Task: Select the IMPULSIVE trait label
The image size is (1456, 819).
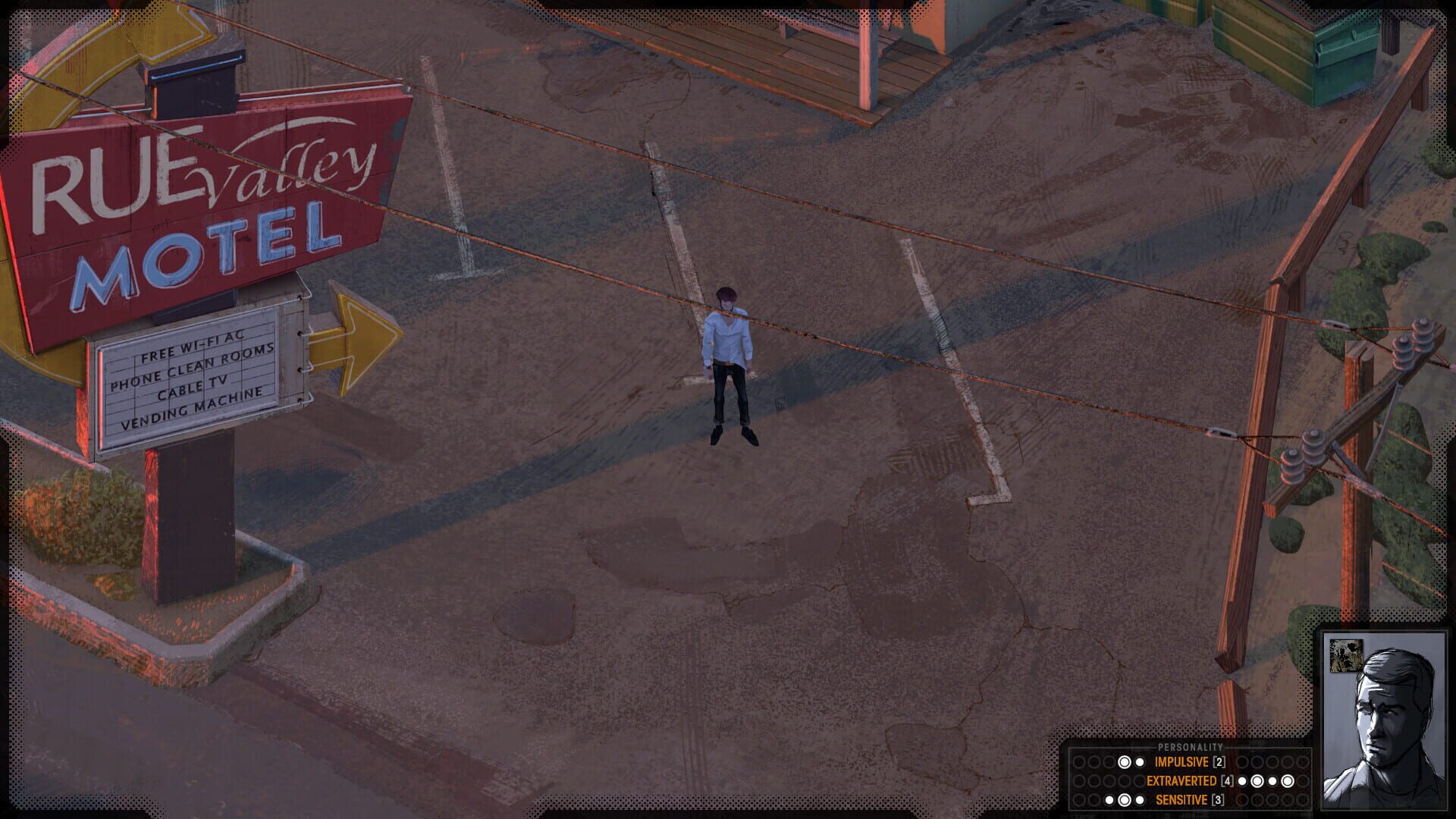Action: point(1181,762)
